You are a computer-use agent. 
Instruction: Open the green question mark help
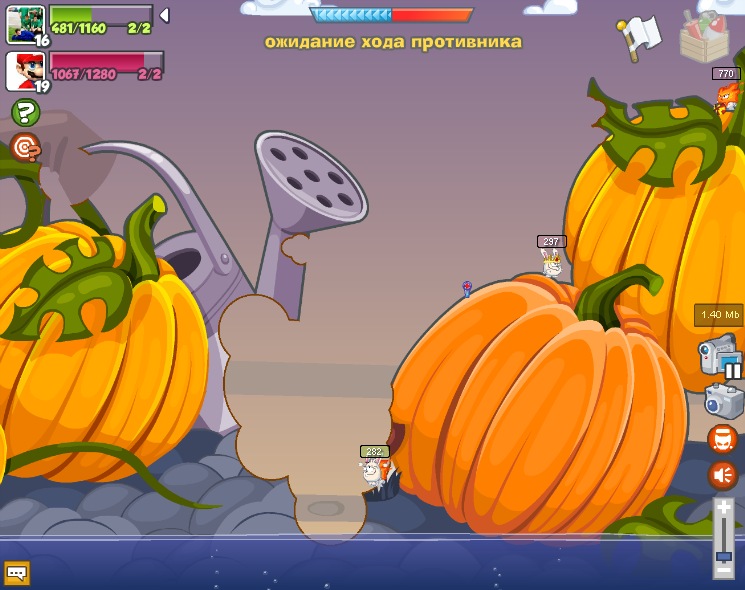point(25,112)
